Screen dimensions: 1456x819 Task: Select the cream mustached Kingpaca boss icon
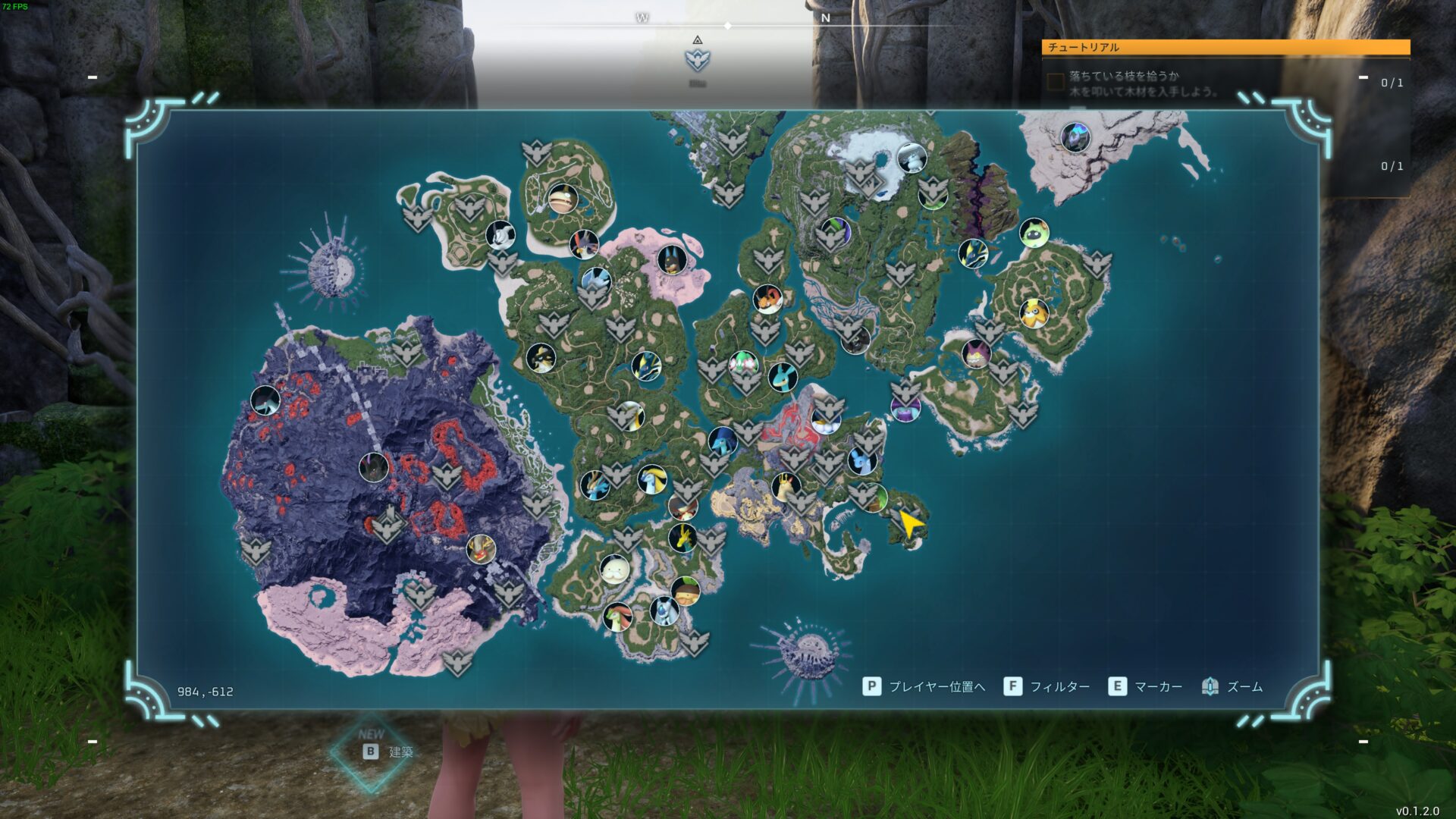(x=614, y=568)
